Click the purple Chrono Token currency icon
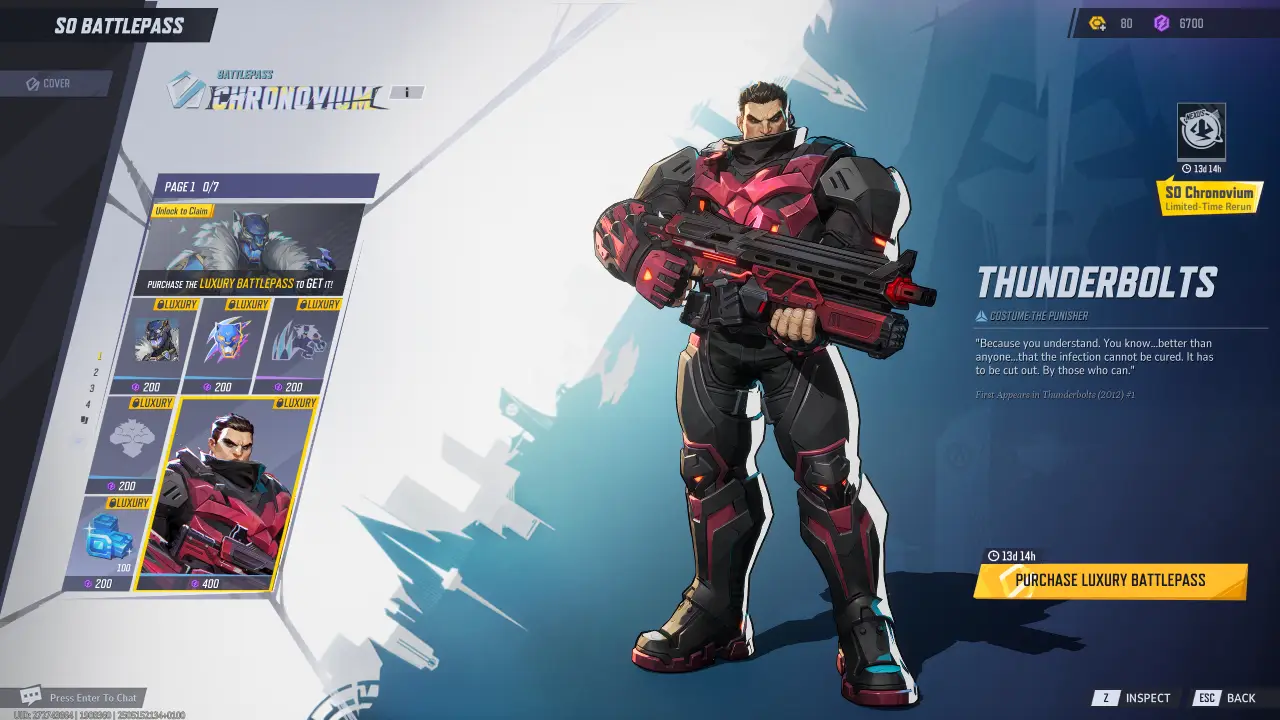 [1161, 23]
